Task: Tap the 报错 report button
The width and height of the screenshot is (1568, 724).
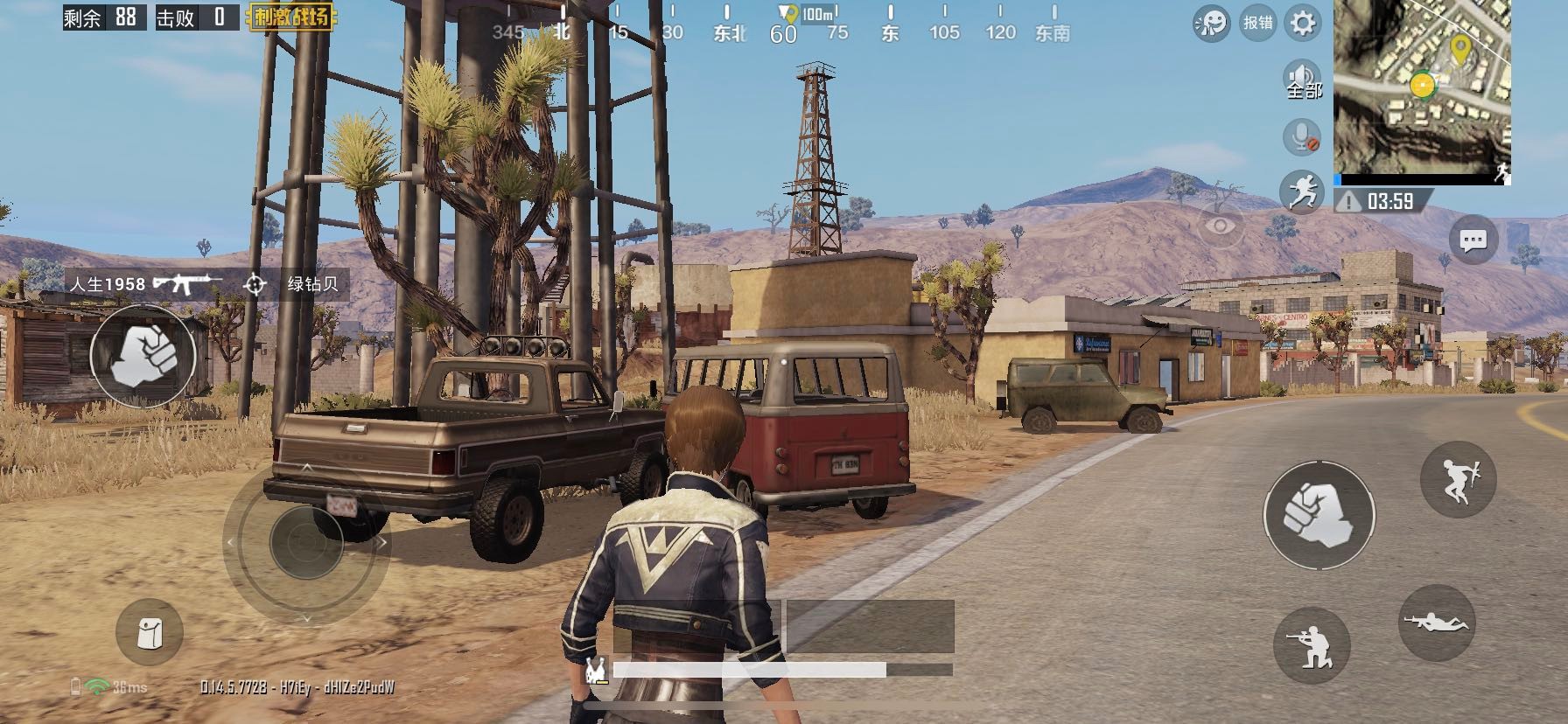Action: (x=1257, y=23)
